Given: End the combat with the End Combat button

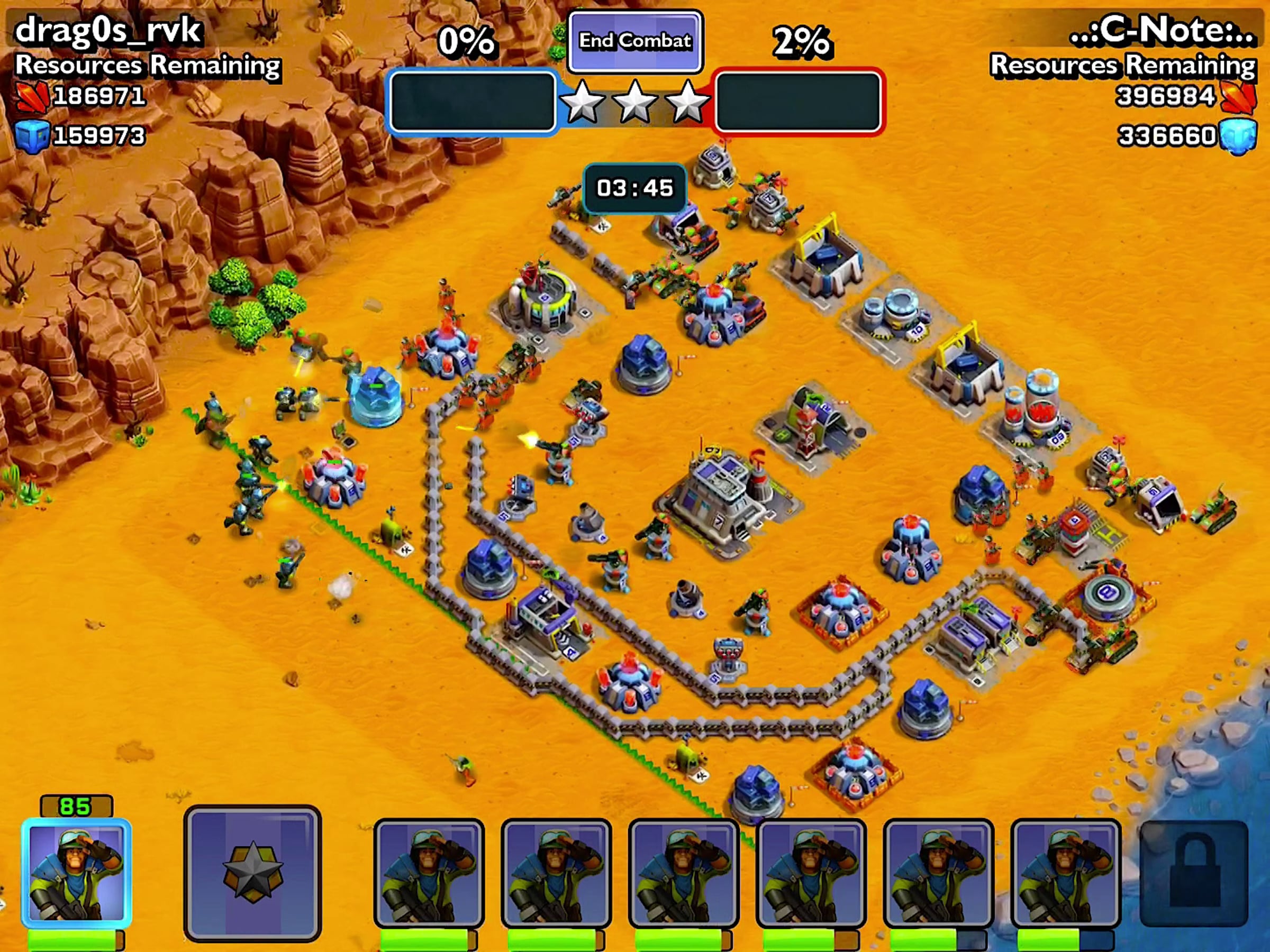Looking at the screenshot, I should pyautogui.click(x=634, y=41).
